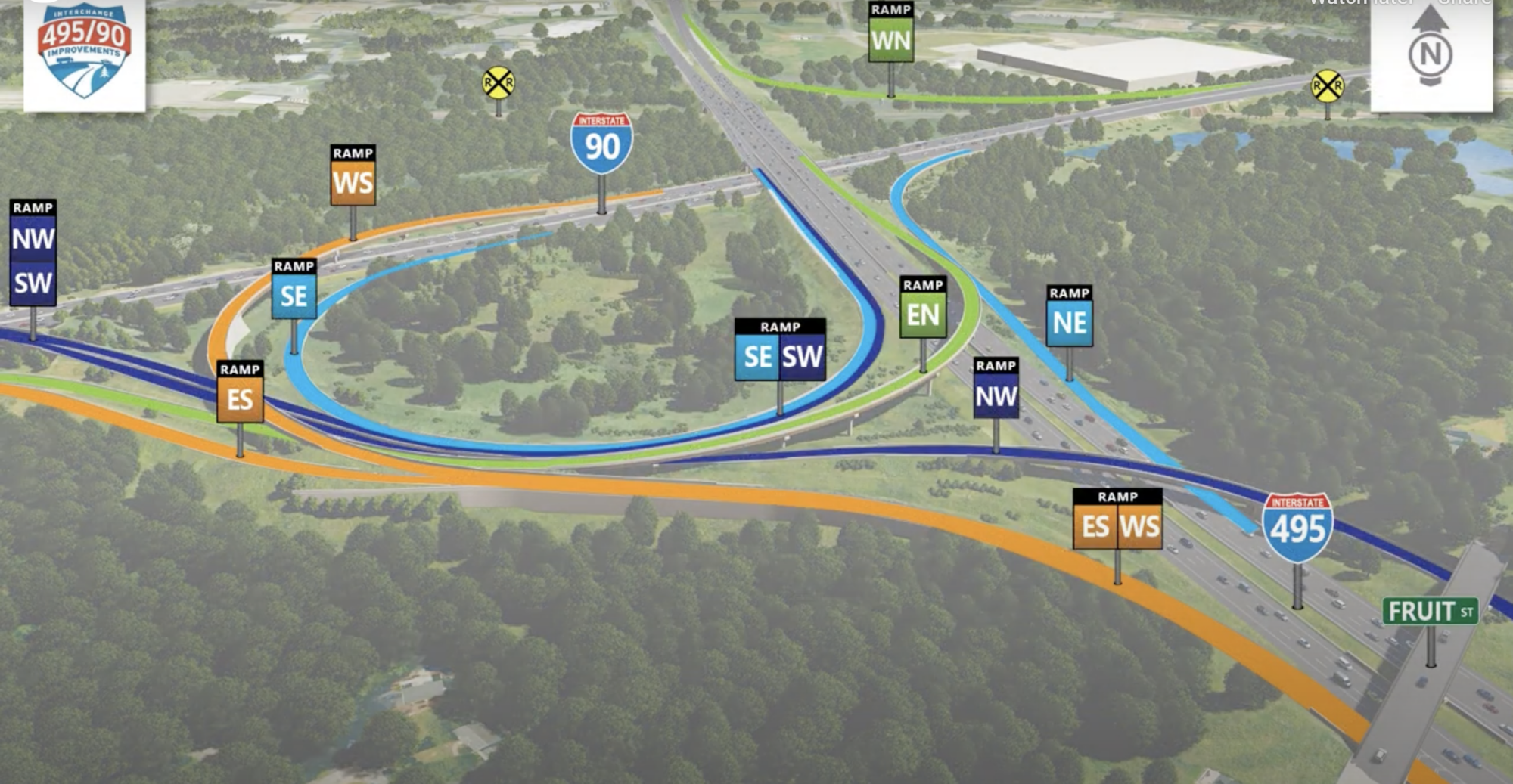Click the north compass arrow indicator

[x=1430, y=47]
